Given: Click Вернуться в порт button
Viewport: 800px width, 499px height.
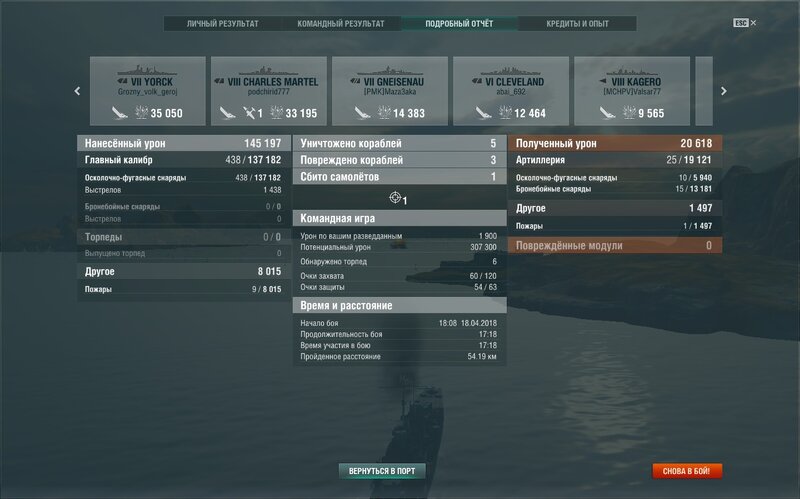Looking at the screenshot, I should click(383, 470).
